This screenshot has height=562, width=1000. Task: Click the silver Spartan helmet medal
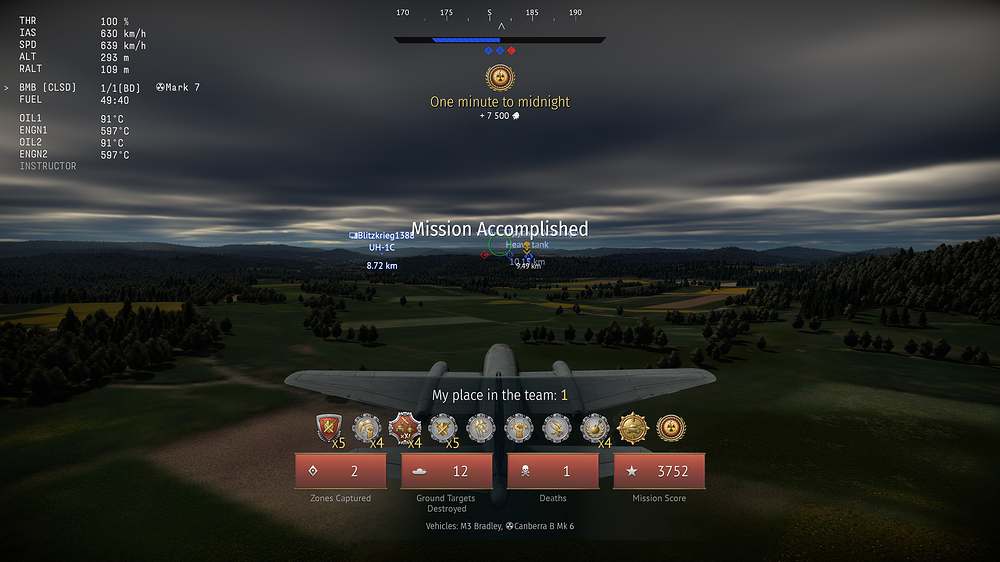(x=367, y=428)
